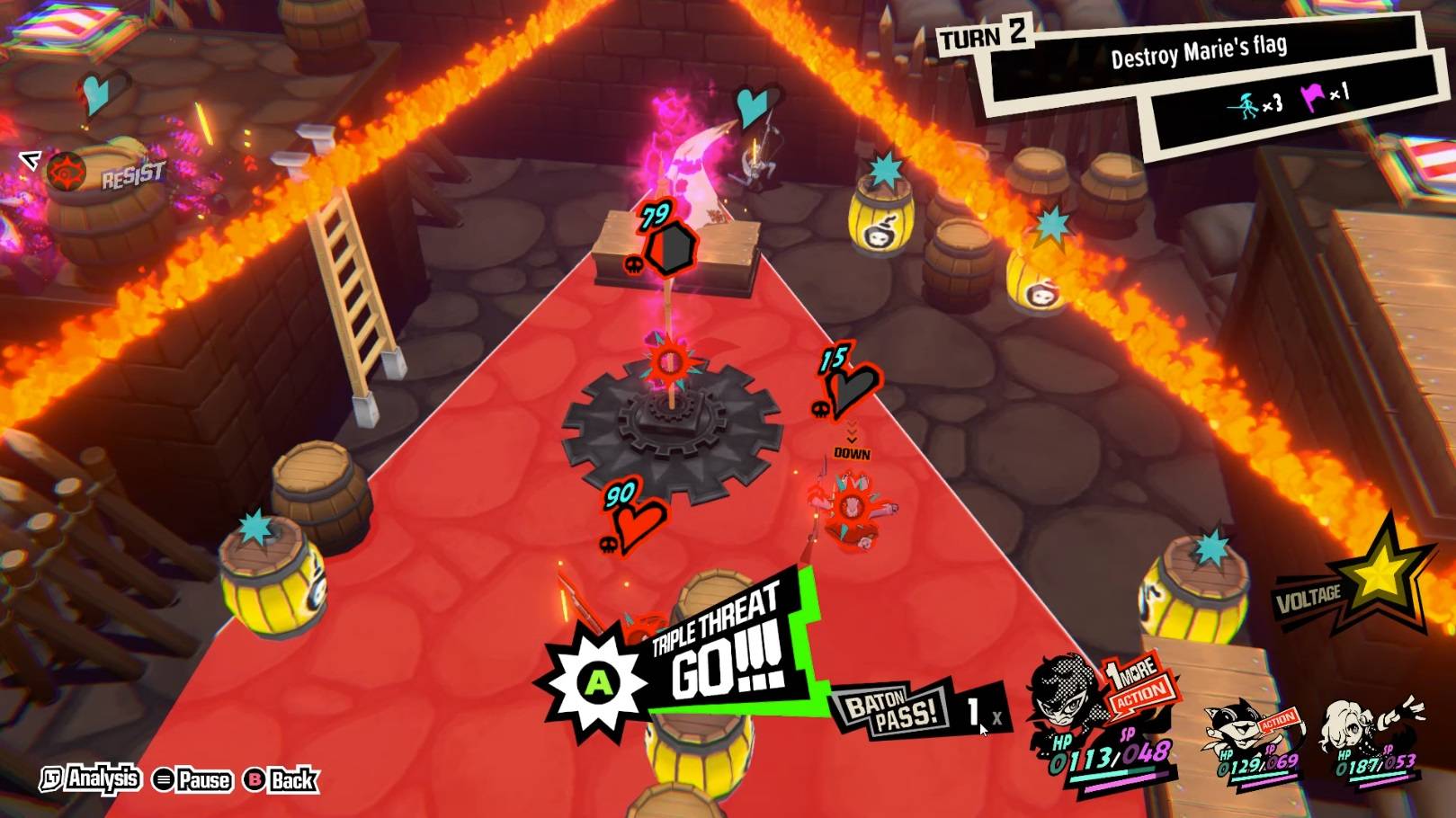Open the Analysis view
Screen dimensions: 1456x818
[91, 778]
